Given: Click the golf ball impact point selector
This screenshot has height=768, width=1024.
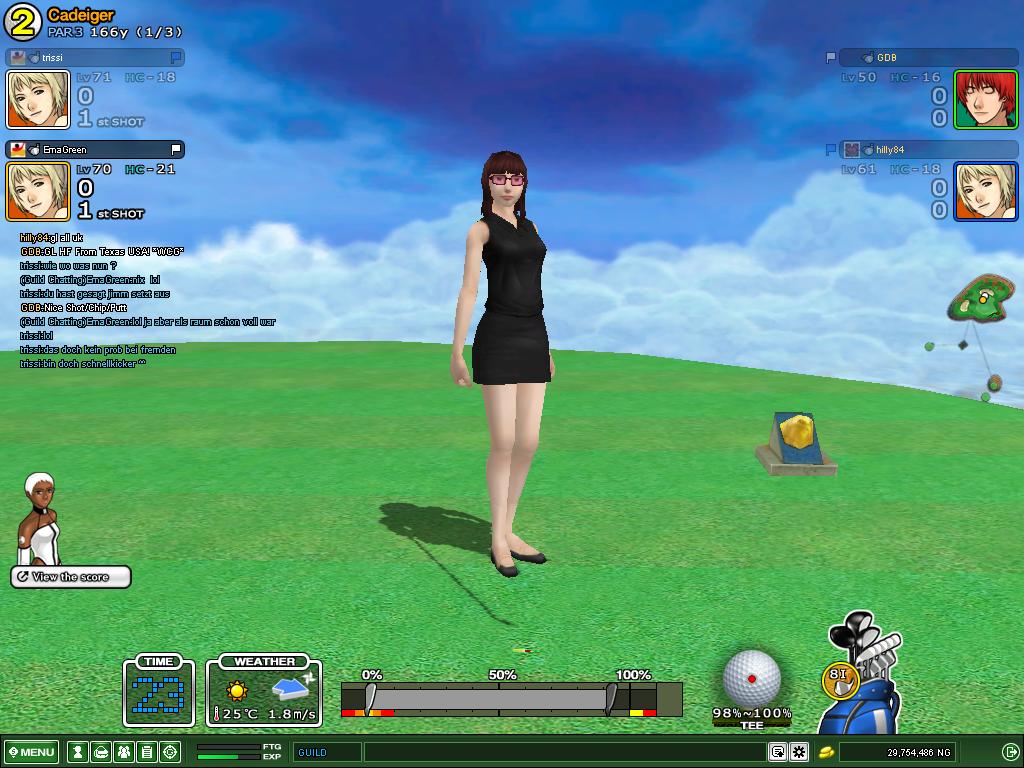Looking at the screenshot, I should [x=751, y=678].
